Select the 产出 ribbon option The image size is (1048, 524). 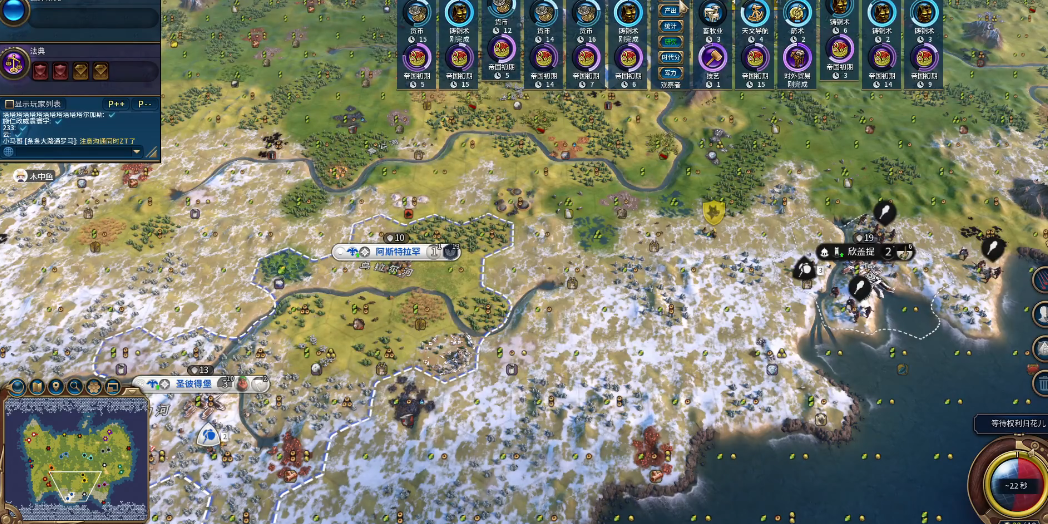(x=670, y=9)
